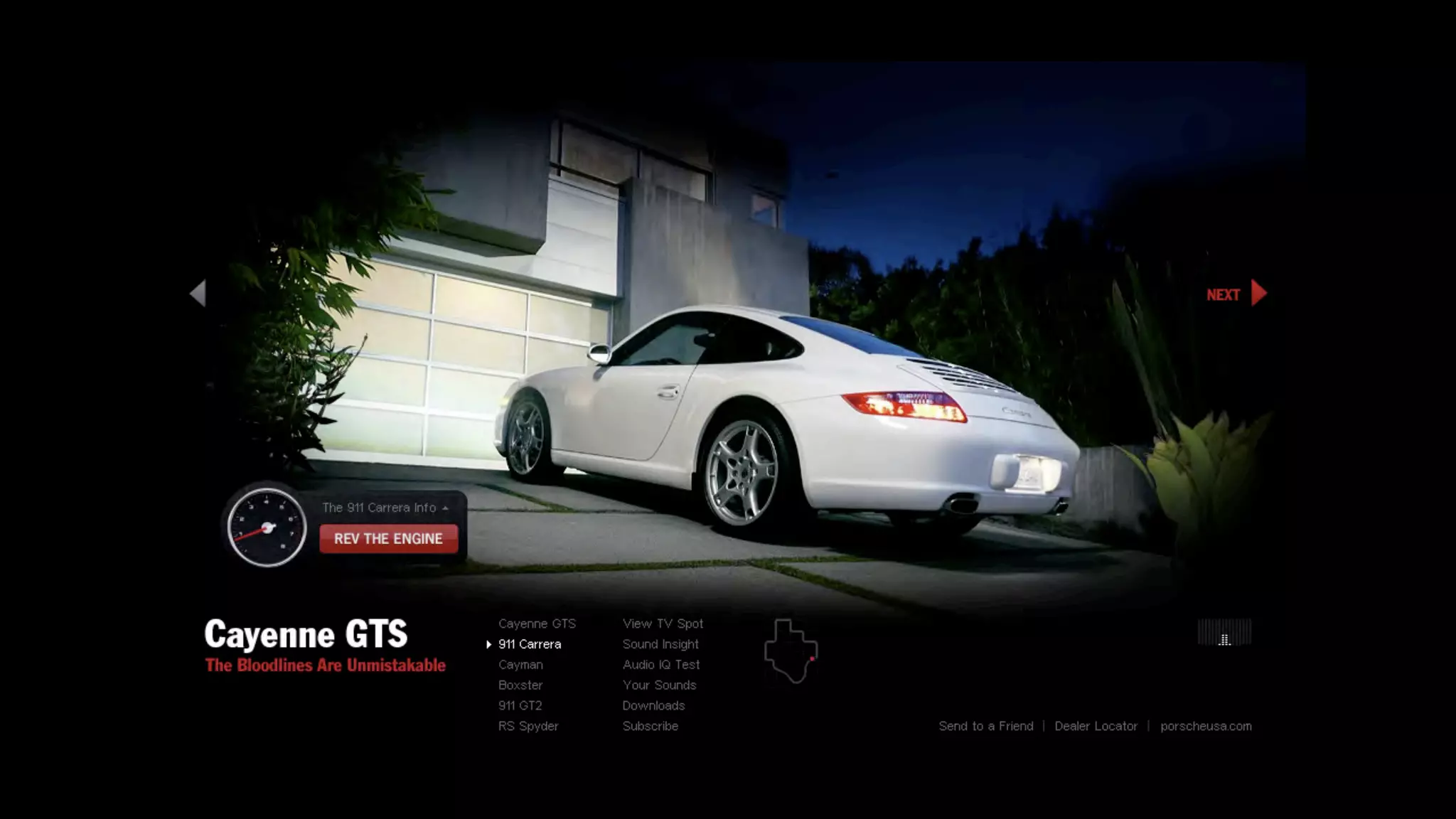Pick 911 GT2 from the list
The width and height of the screenshot is (1456, 819).
pyautogui.click(x=520, y=706)
